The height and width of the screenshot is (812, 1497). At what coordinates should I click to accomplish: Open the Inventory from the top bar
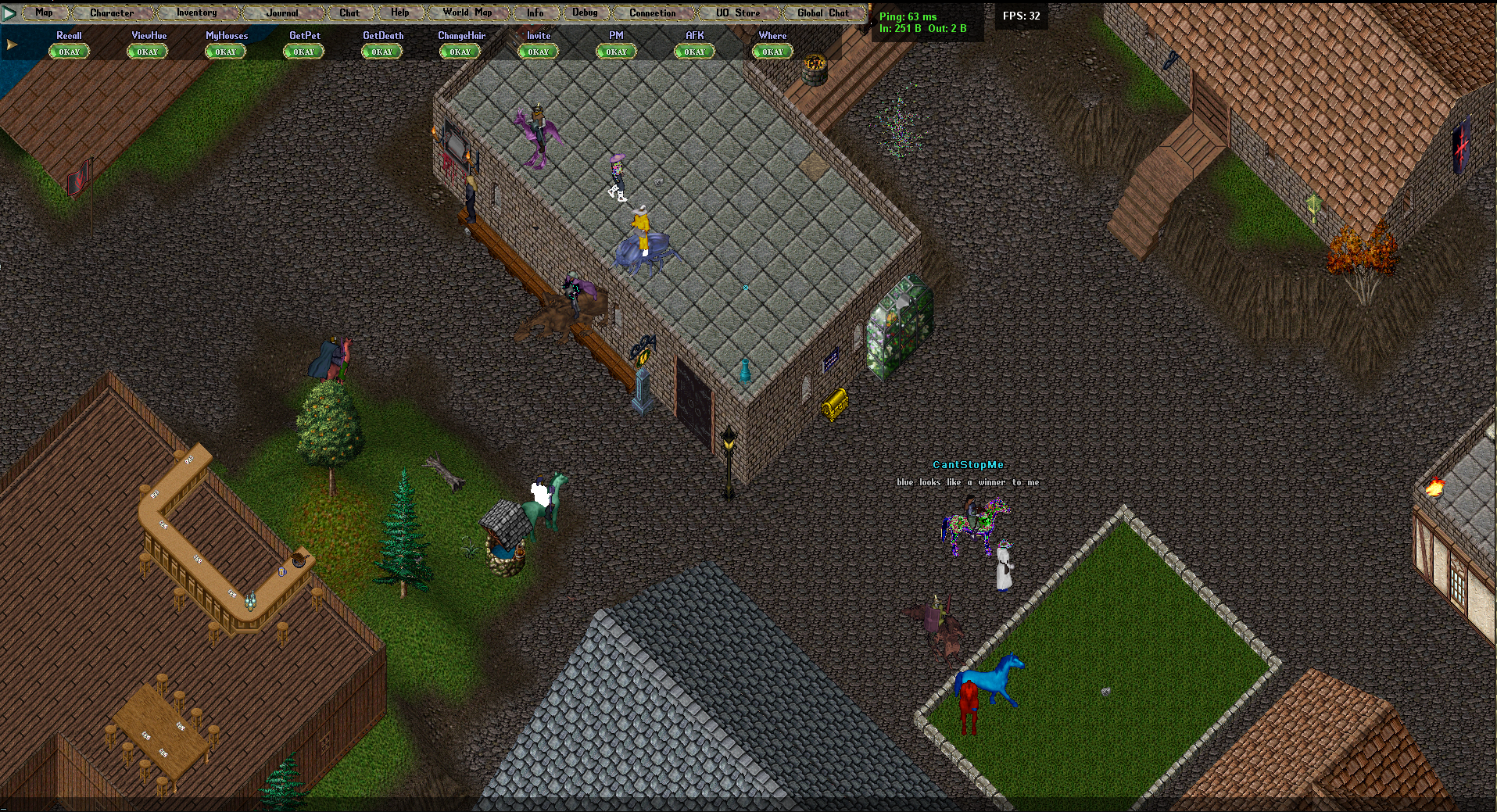(196, 13)
